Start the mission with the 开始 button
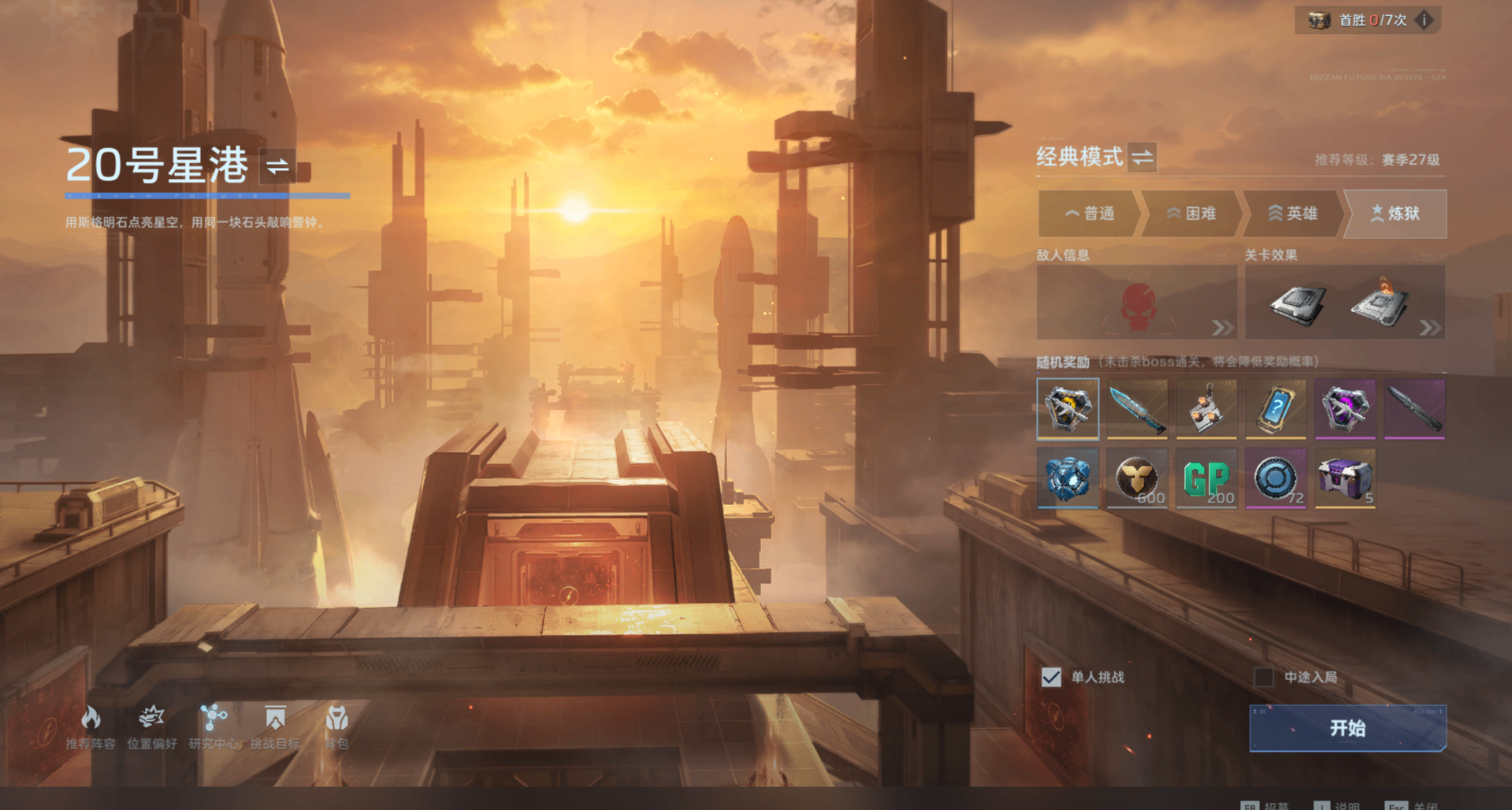 1347,728
